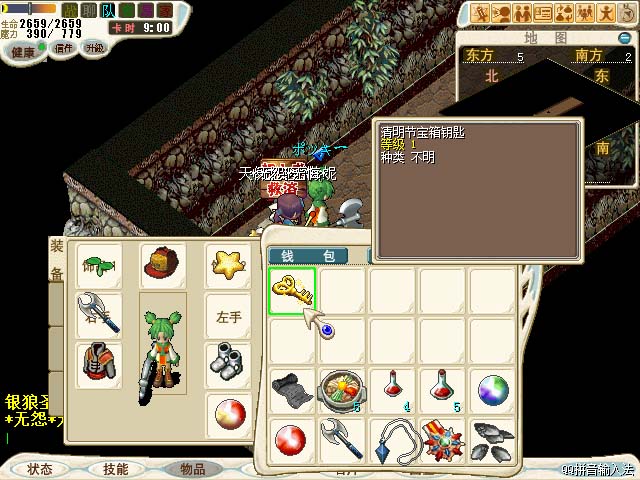The width and height of the screenshot is (640, 480).
Task: Open the 技能 skills tab
Action: point(115,468)
